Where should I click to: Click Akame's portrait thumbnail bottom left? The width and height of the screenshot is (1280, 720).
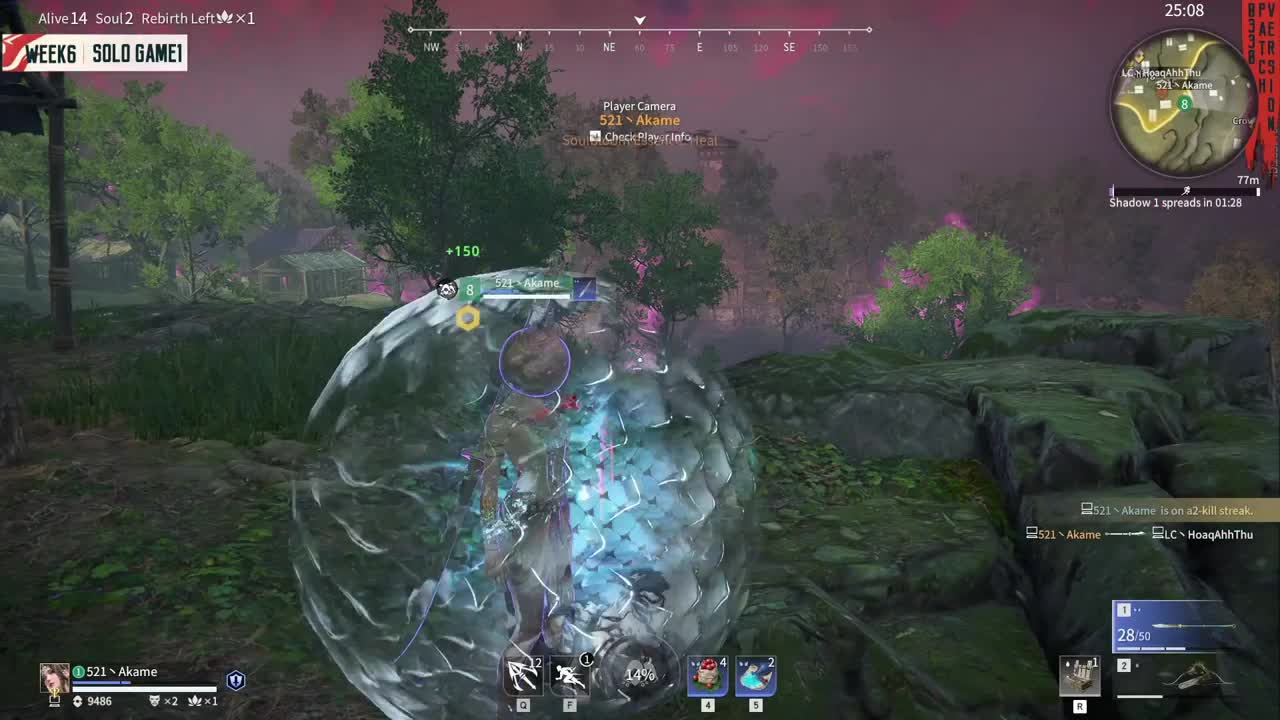point(54,678)
